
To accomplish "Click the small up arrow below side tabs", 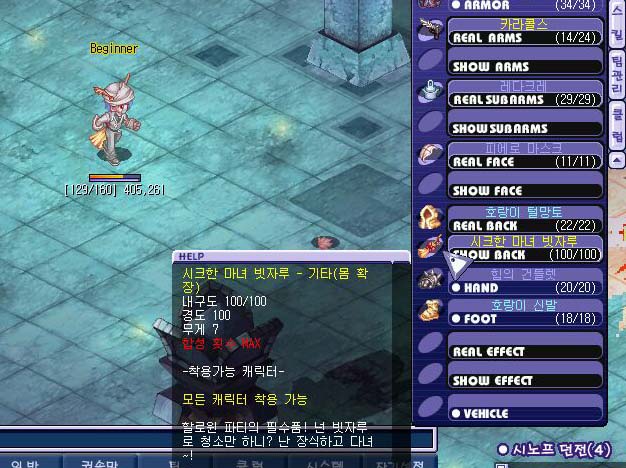I will (x=617, y=158).
